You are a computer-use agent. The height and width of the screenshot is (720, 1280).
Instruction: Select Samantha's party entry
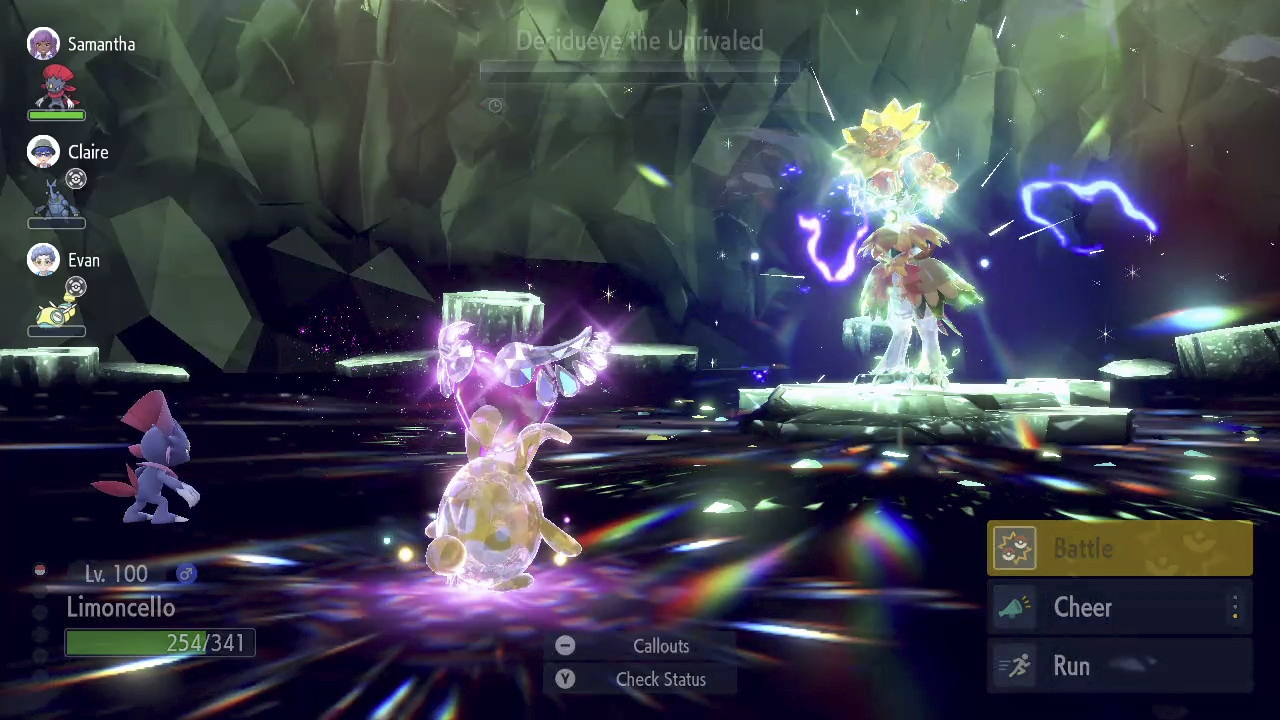[x=80, y=72]
